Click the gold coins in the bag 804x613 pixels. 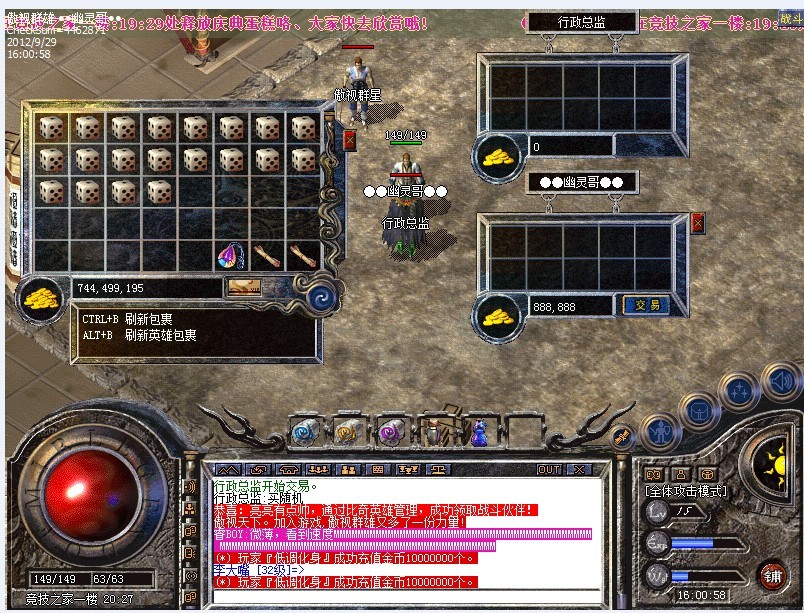(42, 293)
